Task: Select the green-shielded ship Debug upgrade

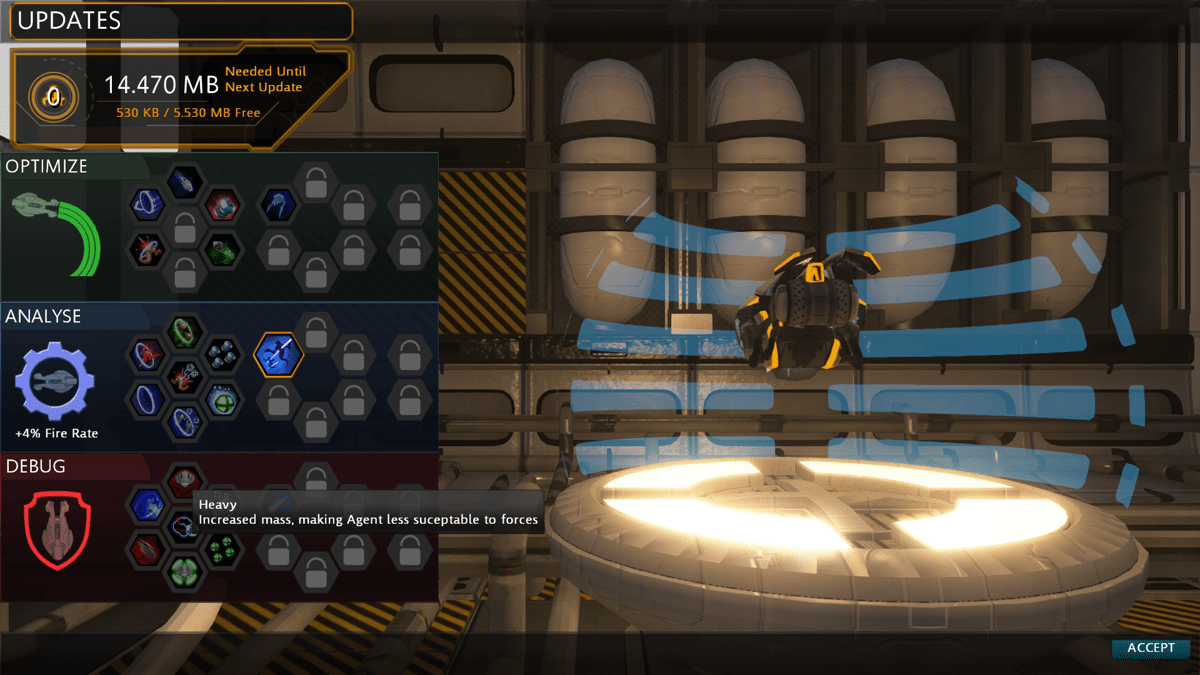Action: (184, 573)
